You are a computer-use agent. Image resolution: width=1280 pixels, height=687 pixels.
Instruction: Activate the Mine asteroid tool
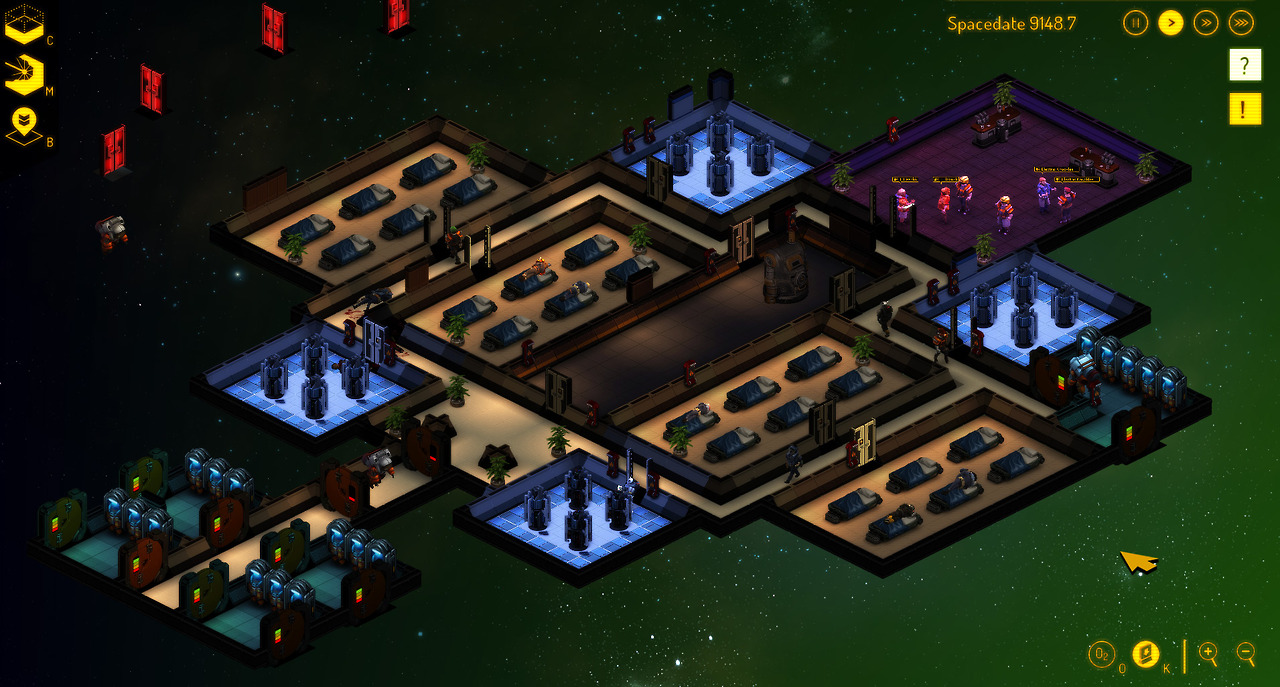tap(24, 75)
